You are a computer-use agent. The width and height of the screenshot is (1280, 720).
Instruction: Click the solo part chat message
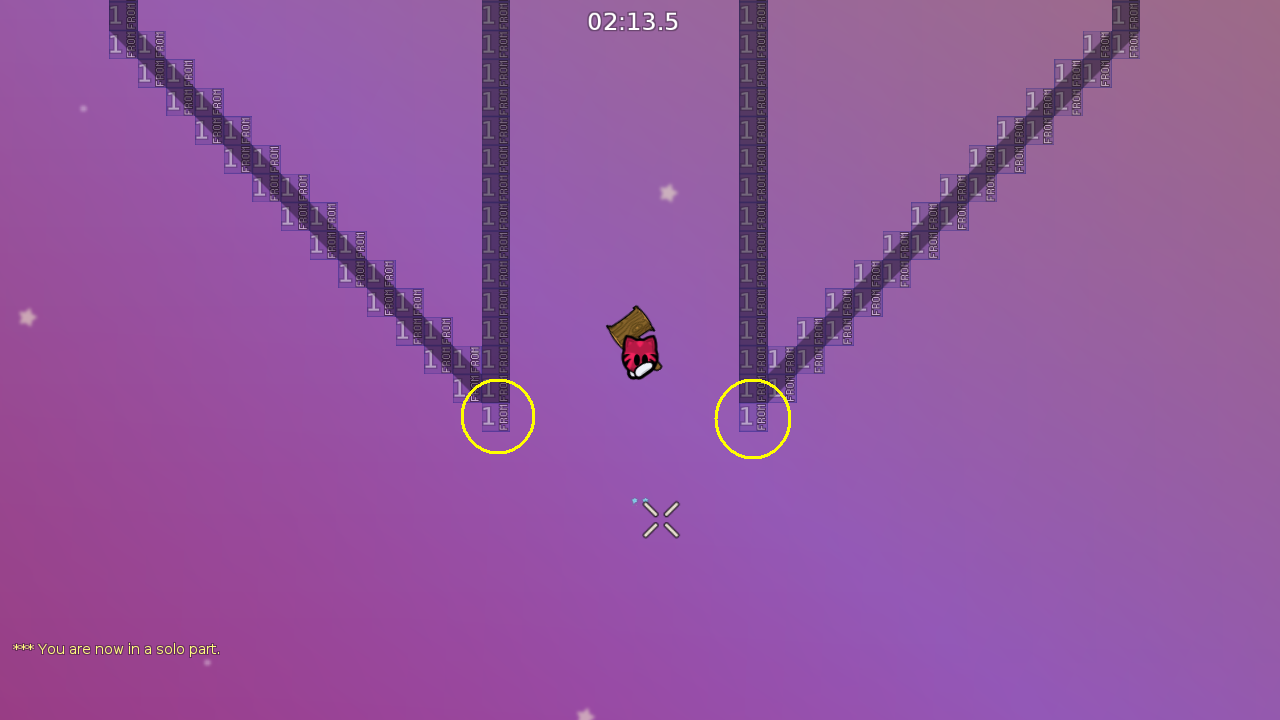pyautogui.click(x=116, y=648)
